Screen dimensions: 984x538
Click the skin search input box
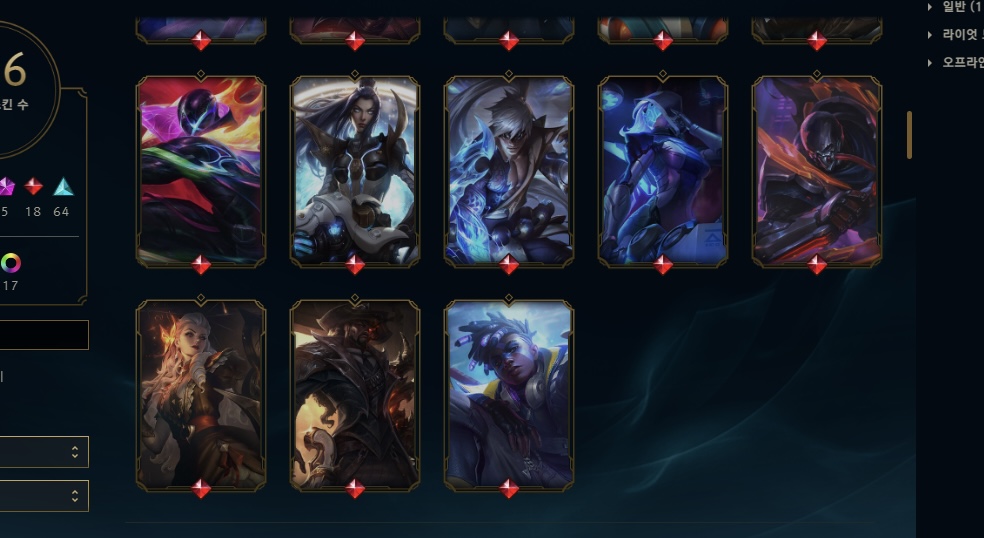[44, 335]
